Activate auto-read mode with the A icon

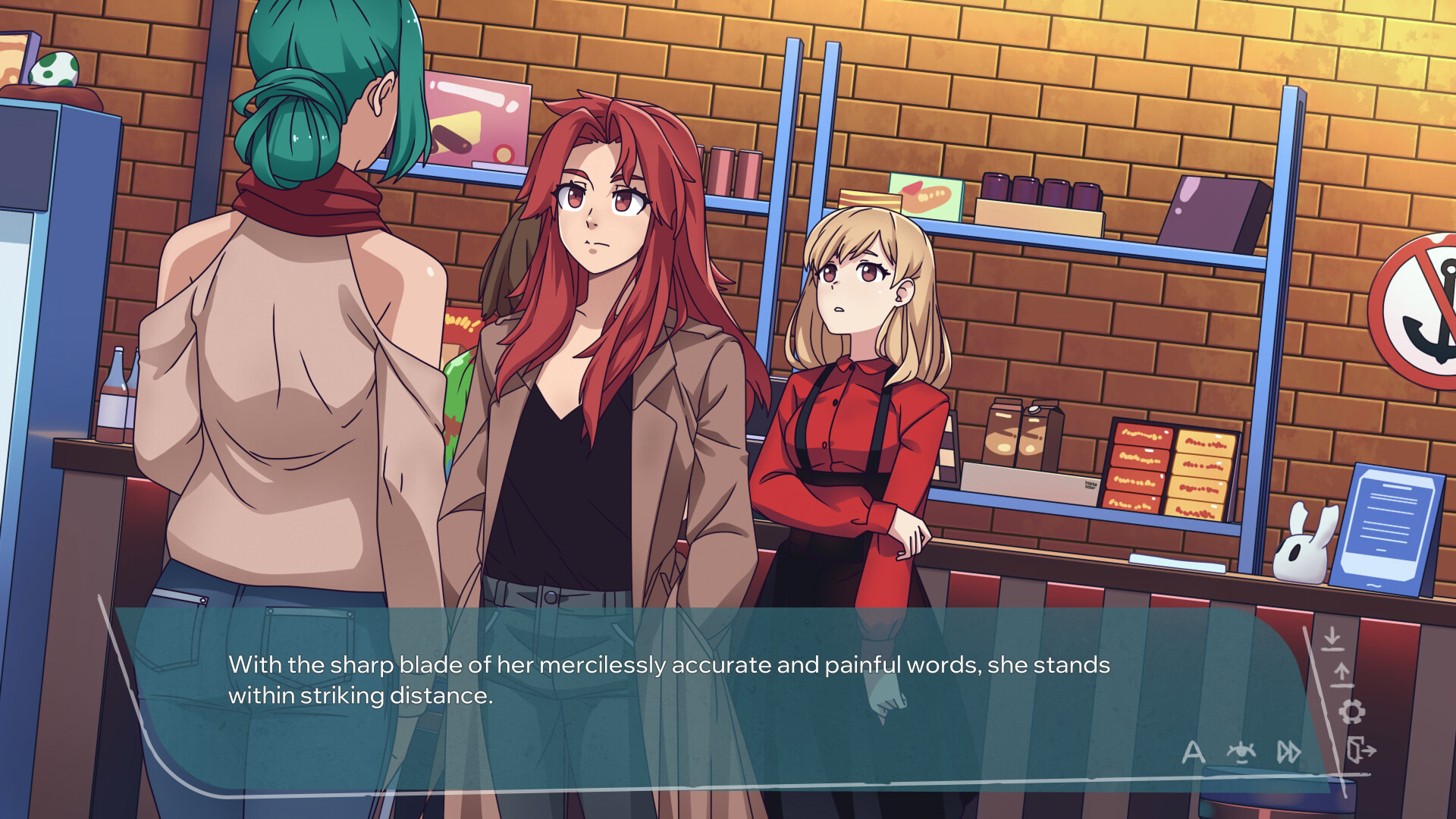pos(1193,753)
